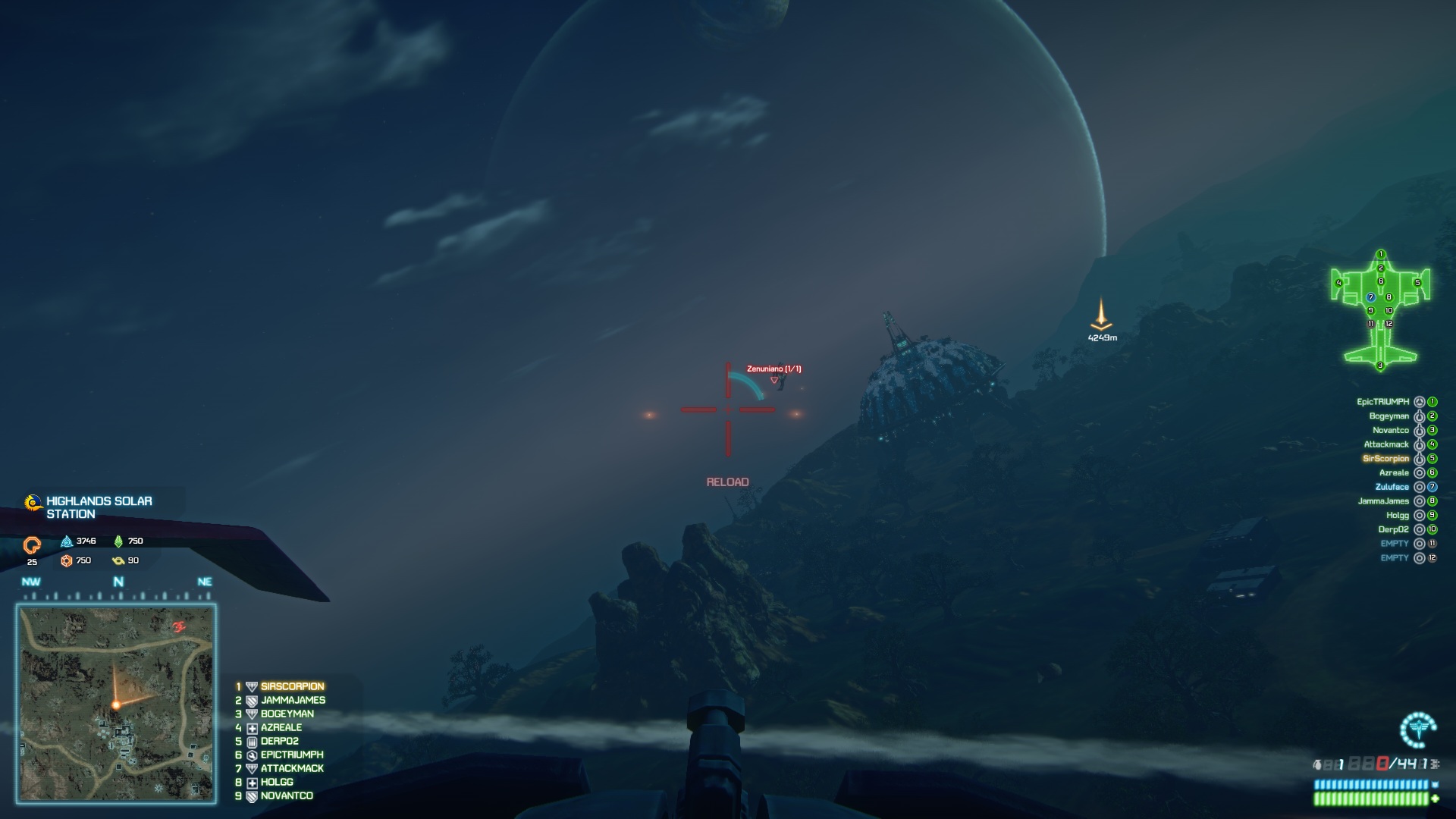Activate the circular ability icon

[x=1417, y=730]
